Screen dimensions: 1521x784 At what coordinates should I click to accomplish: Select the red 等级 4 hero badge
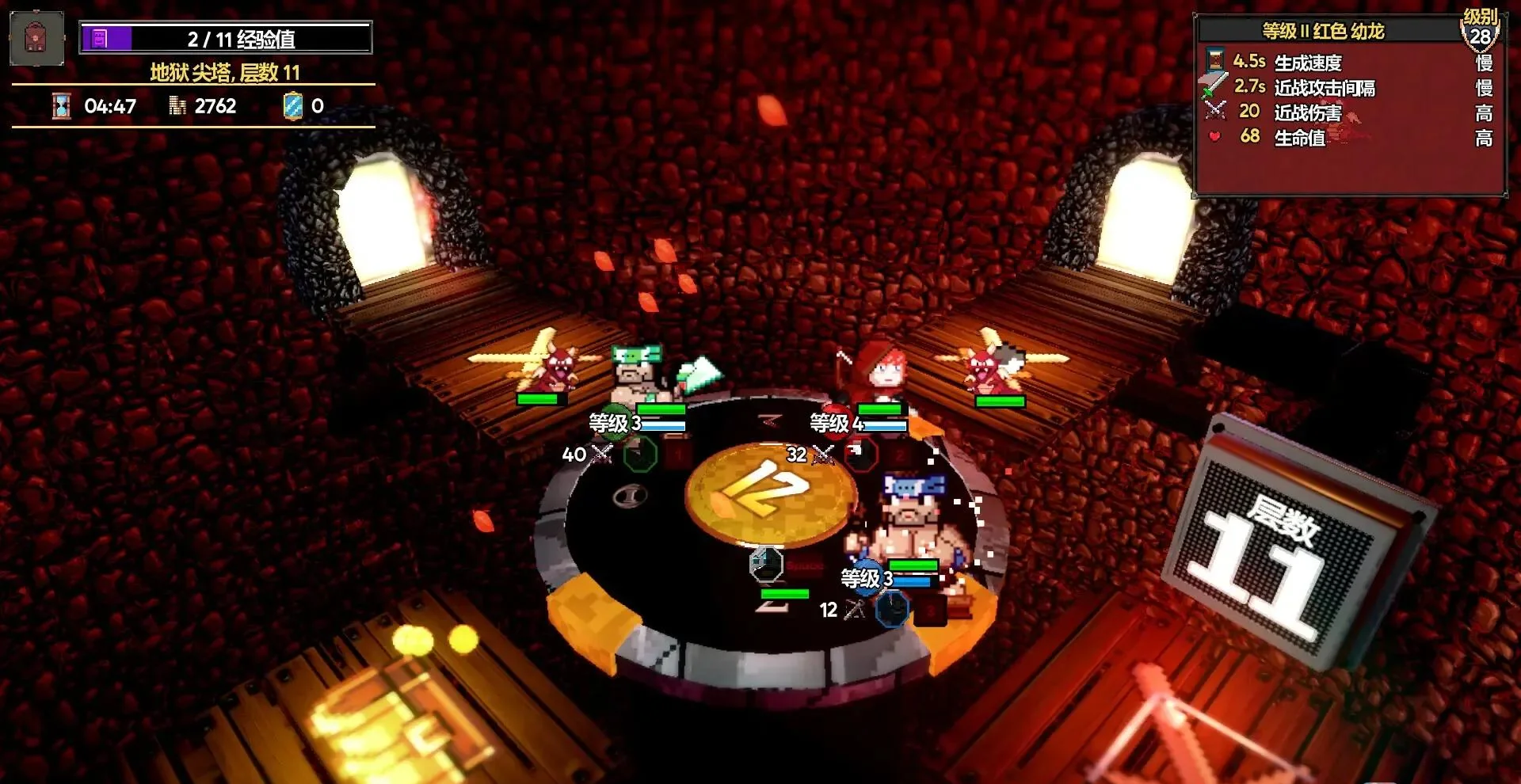point(836,423)
